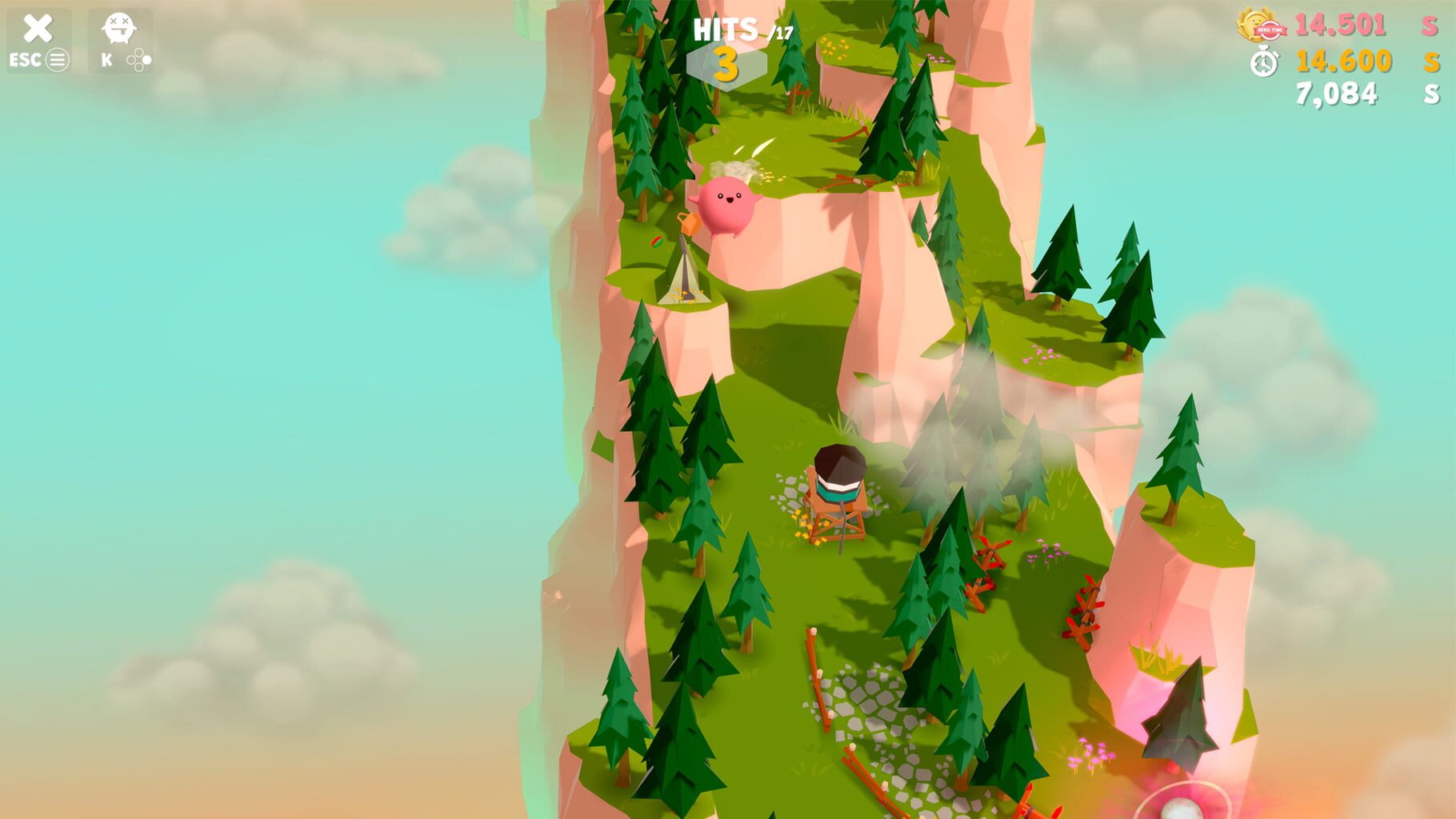
Task: Select the stopwatch timer icon
Action: point(1266,62)
